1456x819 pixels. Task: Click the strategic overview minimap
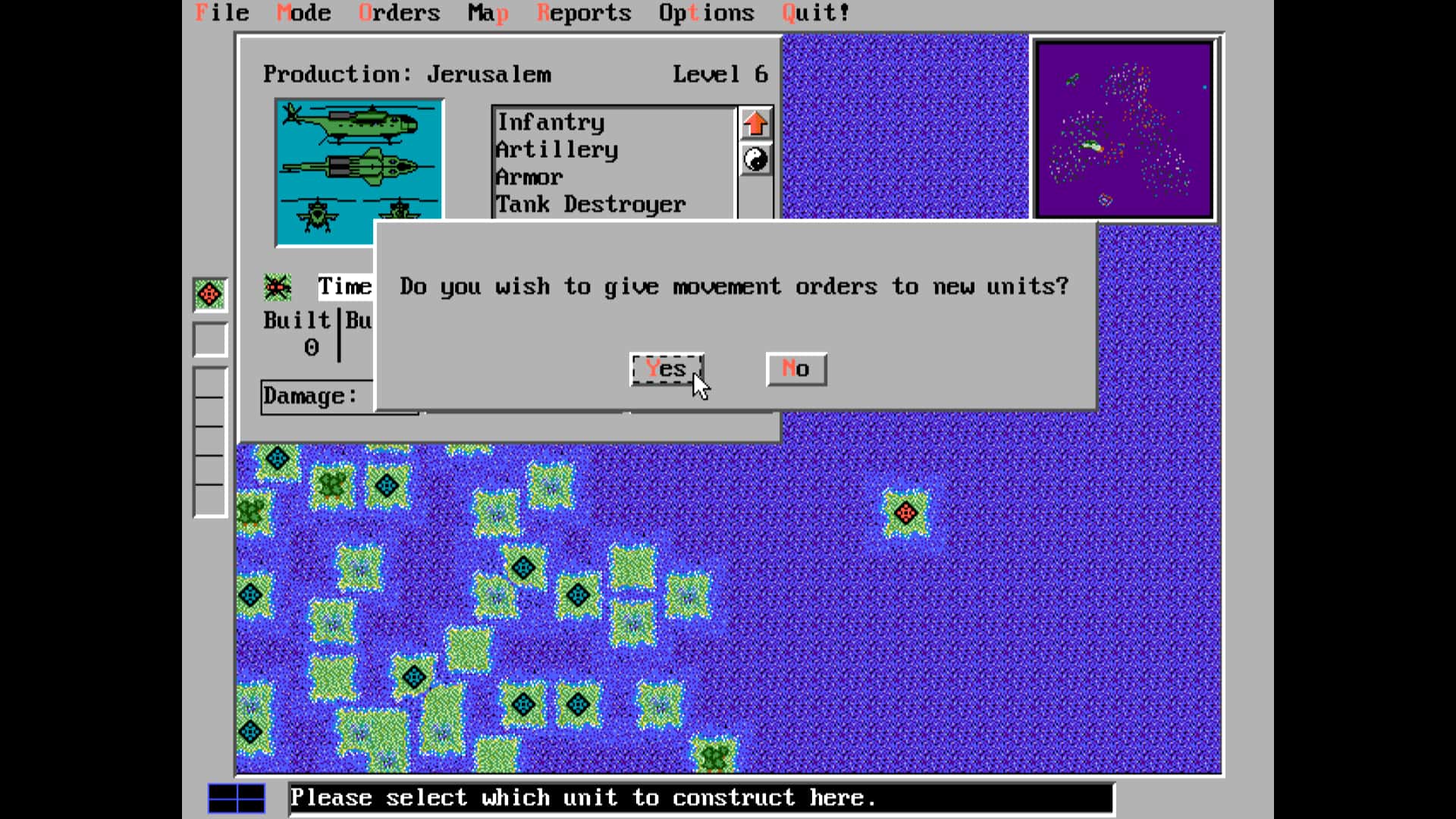click(x=1124, y=130)
